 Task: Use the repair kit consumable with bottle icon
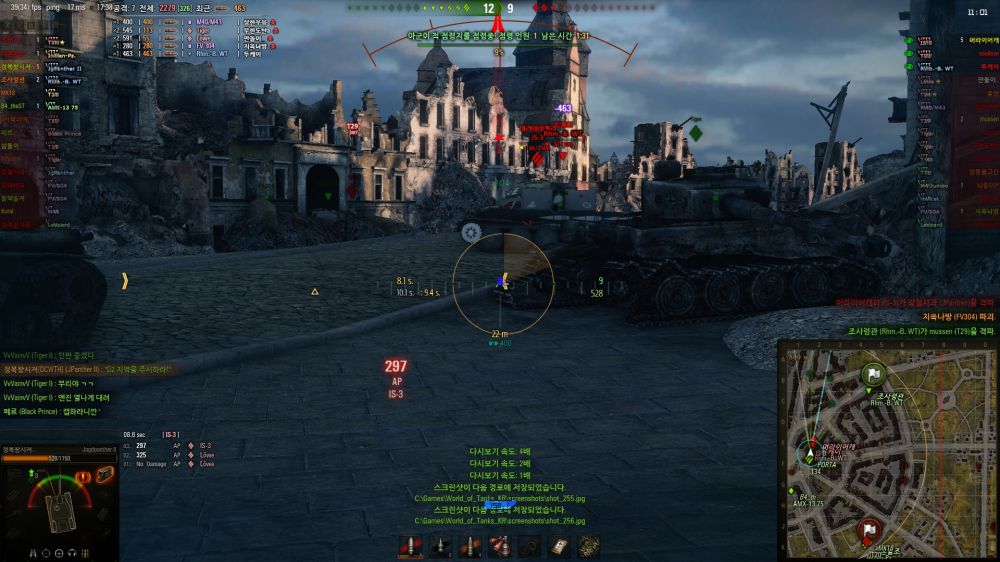pos(500,546)
